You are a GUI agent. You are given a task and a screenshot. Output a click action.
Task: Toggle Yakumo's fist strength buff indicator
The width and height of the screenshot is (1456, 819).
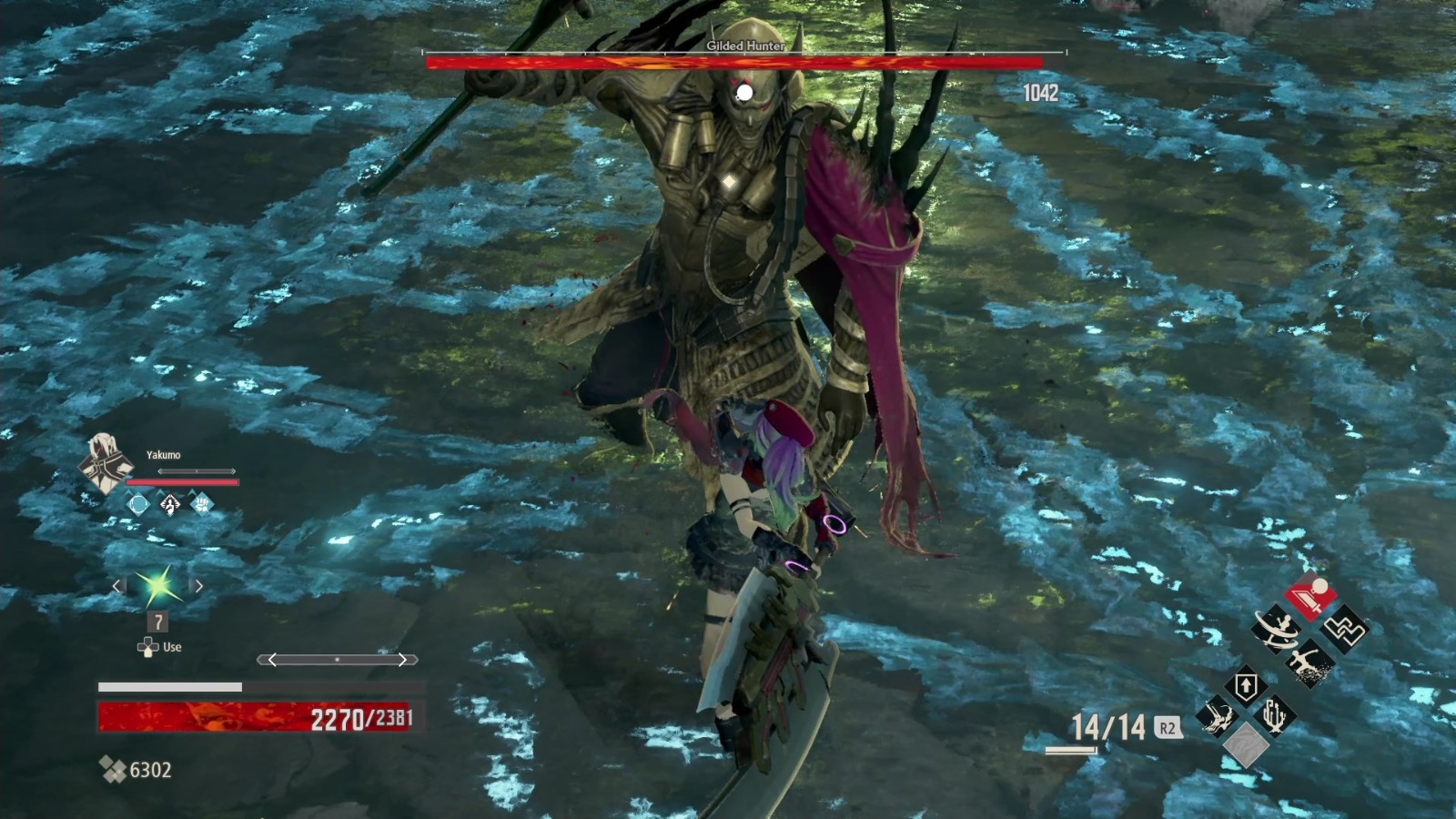click(201, 503)
